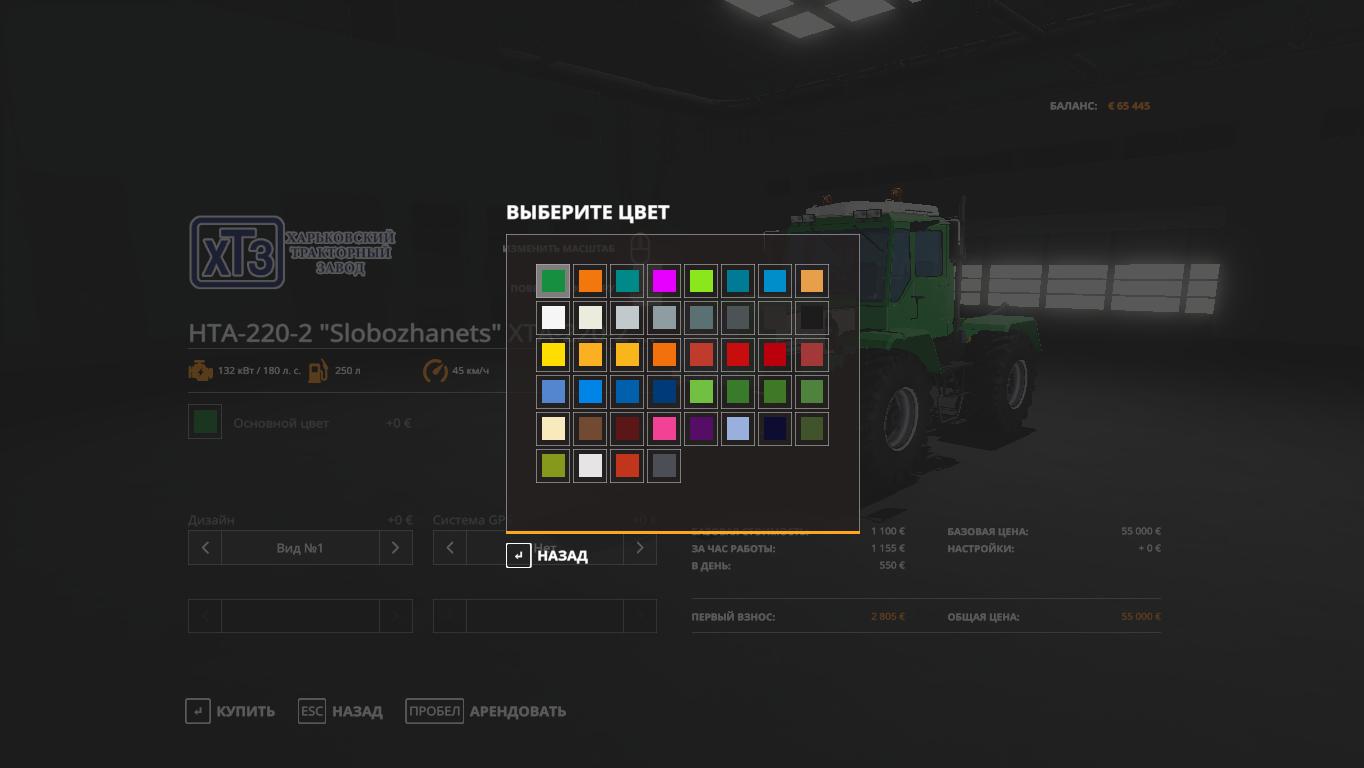This screenshot has height=768, width=1364.
Task: Pick the pale periwinkle blue swatch
Action: (738, 428)
